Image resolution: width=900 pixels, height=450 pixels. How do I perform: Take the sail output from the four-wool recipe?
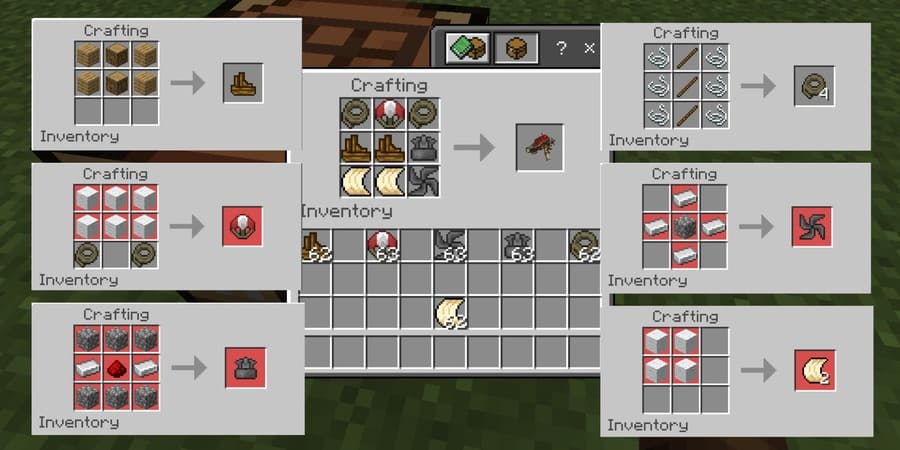point(815,369)
